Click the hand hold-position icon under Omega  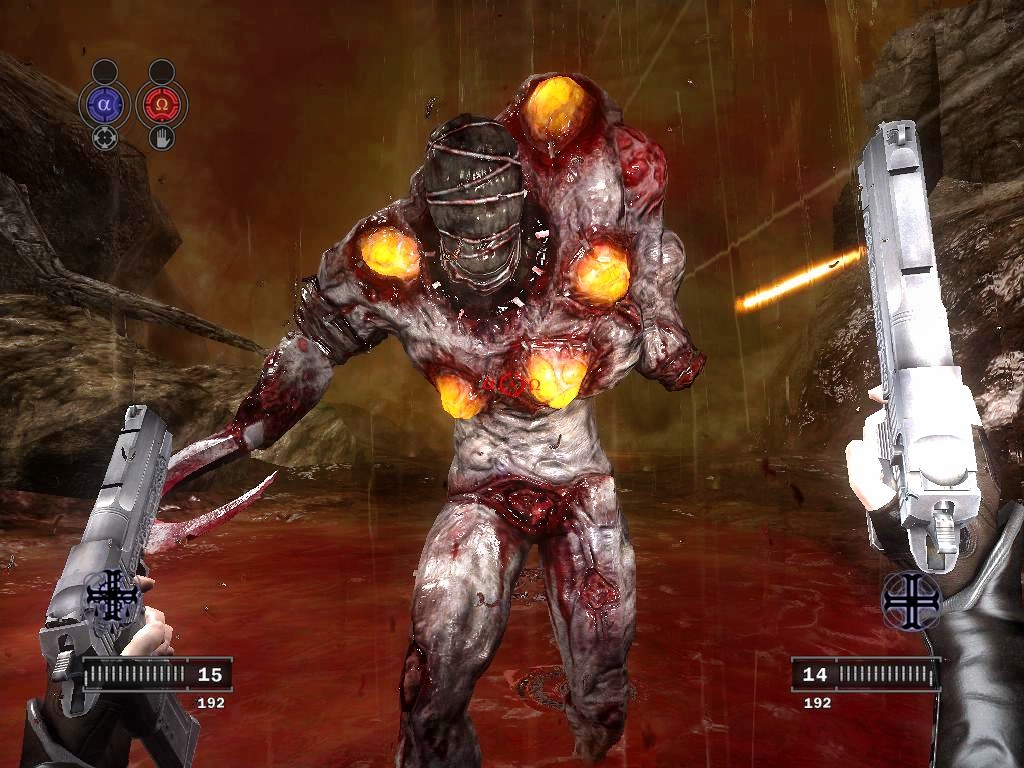coord(161,137)
